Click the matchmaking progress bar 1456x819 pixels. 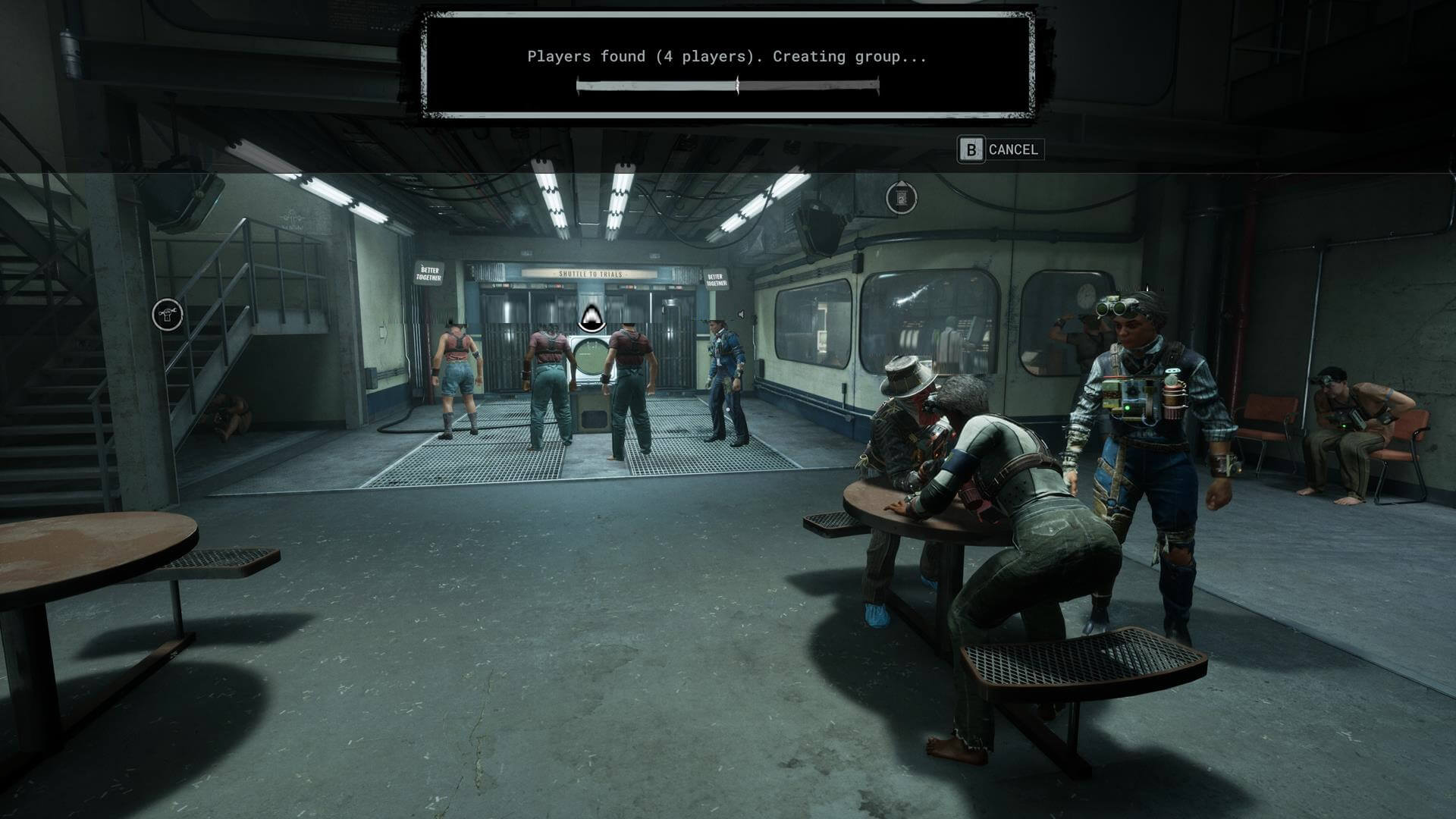[x=726, y=86]
